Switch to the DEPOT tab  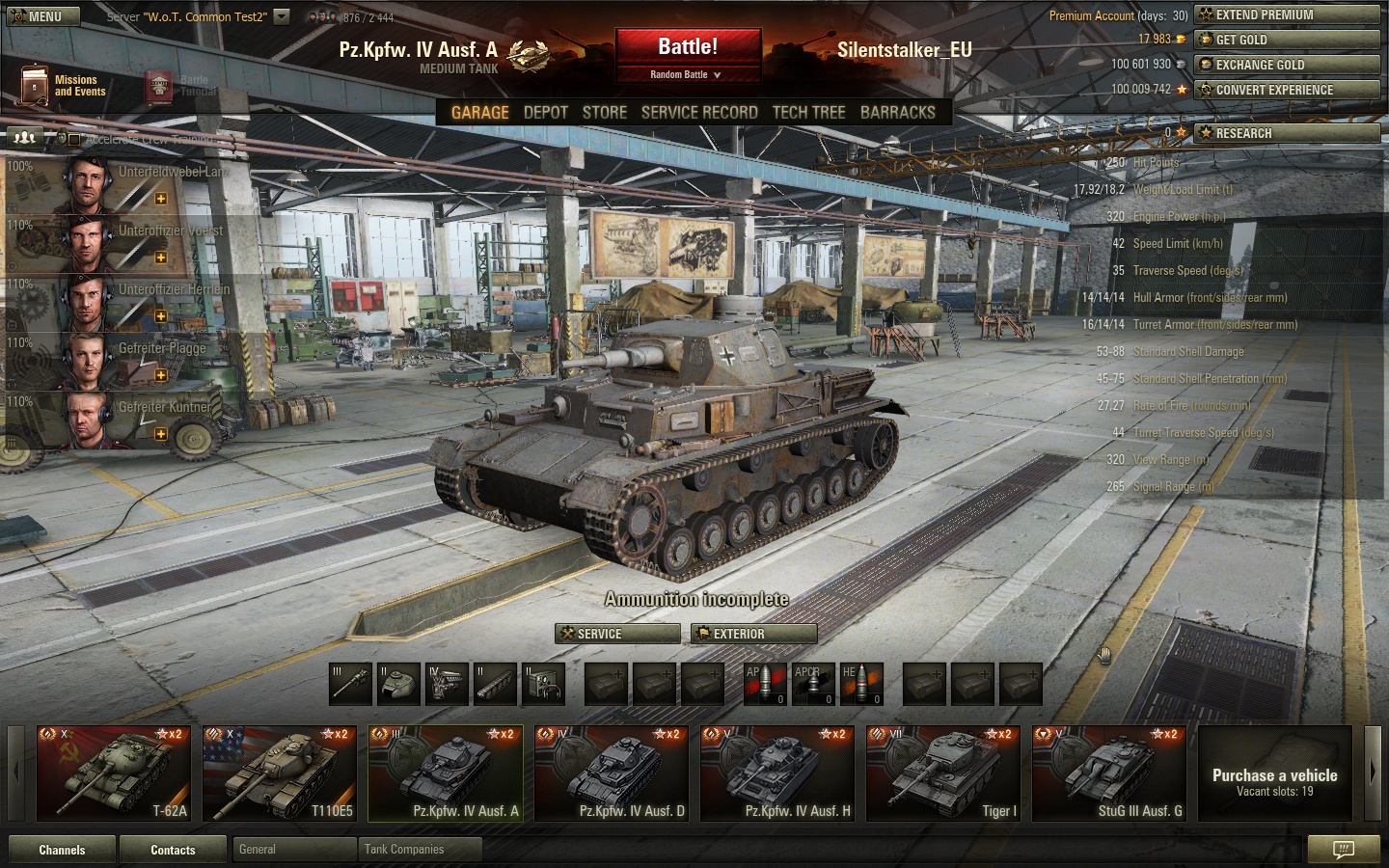[x=545, y=113]
